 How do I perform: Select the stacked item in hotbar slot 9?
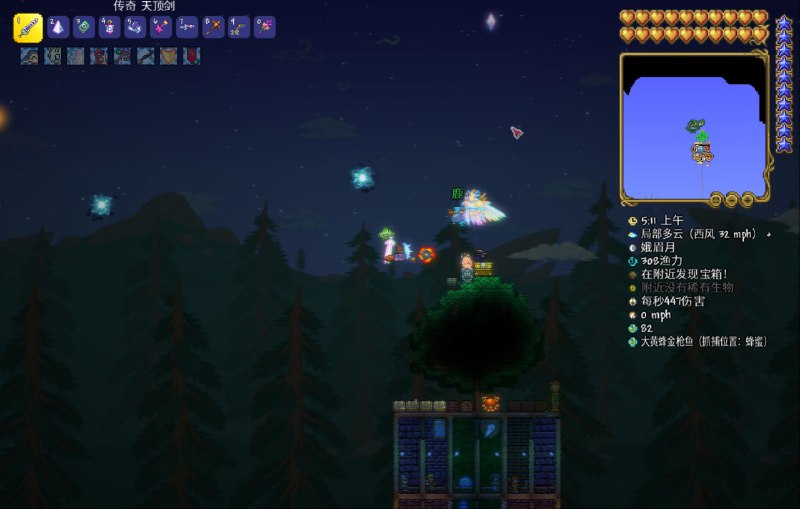(240, 27)
